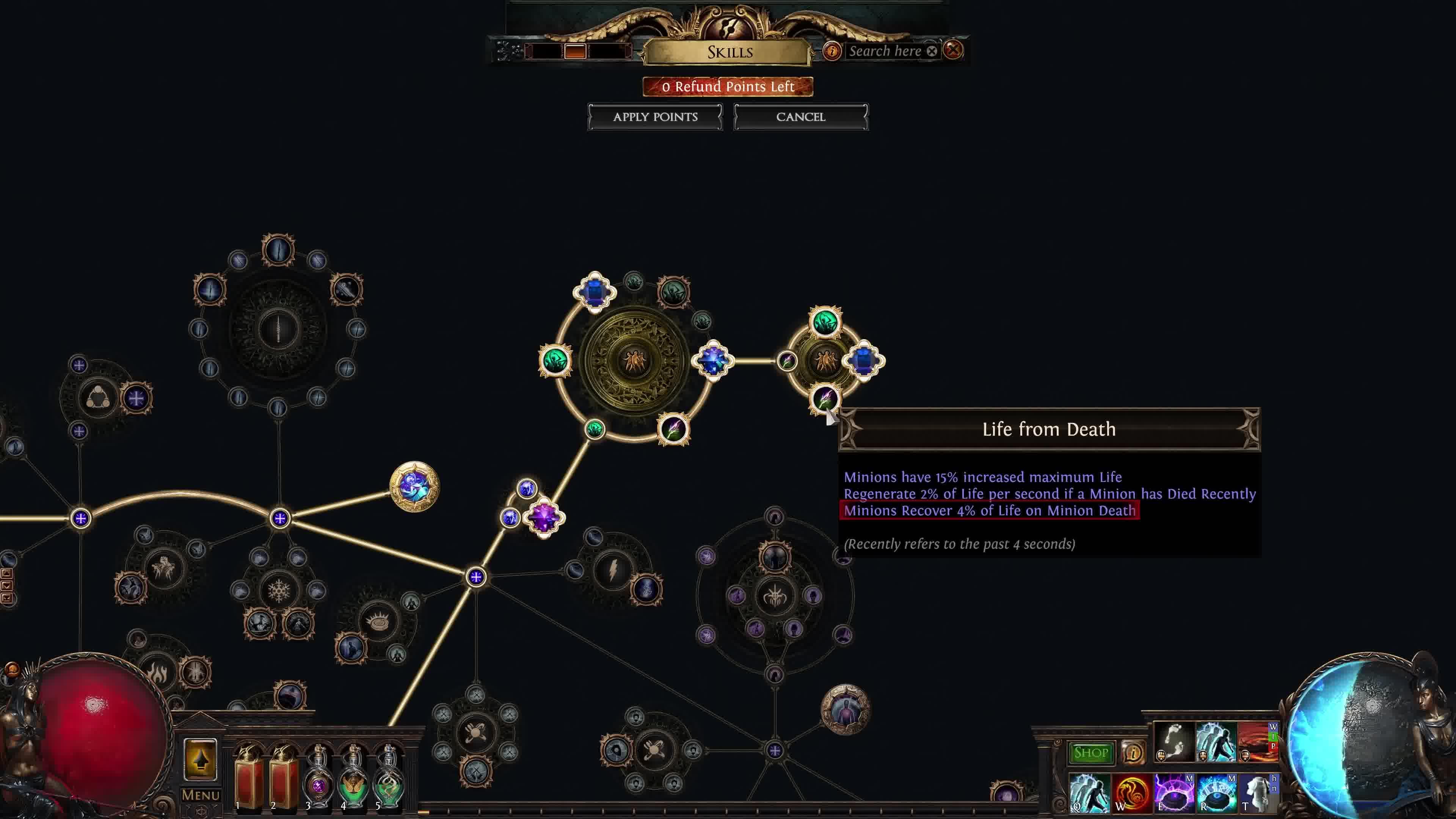Viewport: 1456px width, 819px height.
Task: Apply the allocated passive points
Action: (655, 117)
